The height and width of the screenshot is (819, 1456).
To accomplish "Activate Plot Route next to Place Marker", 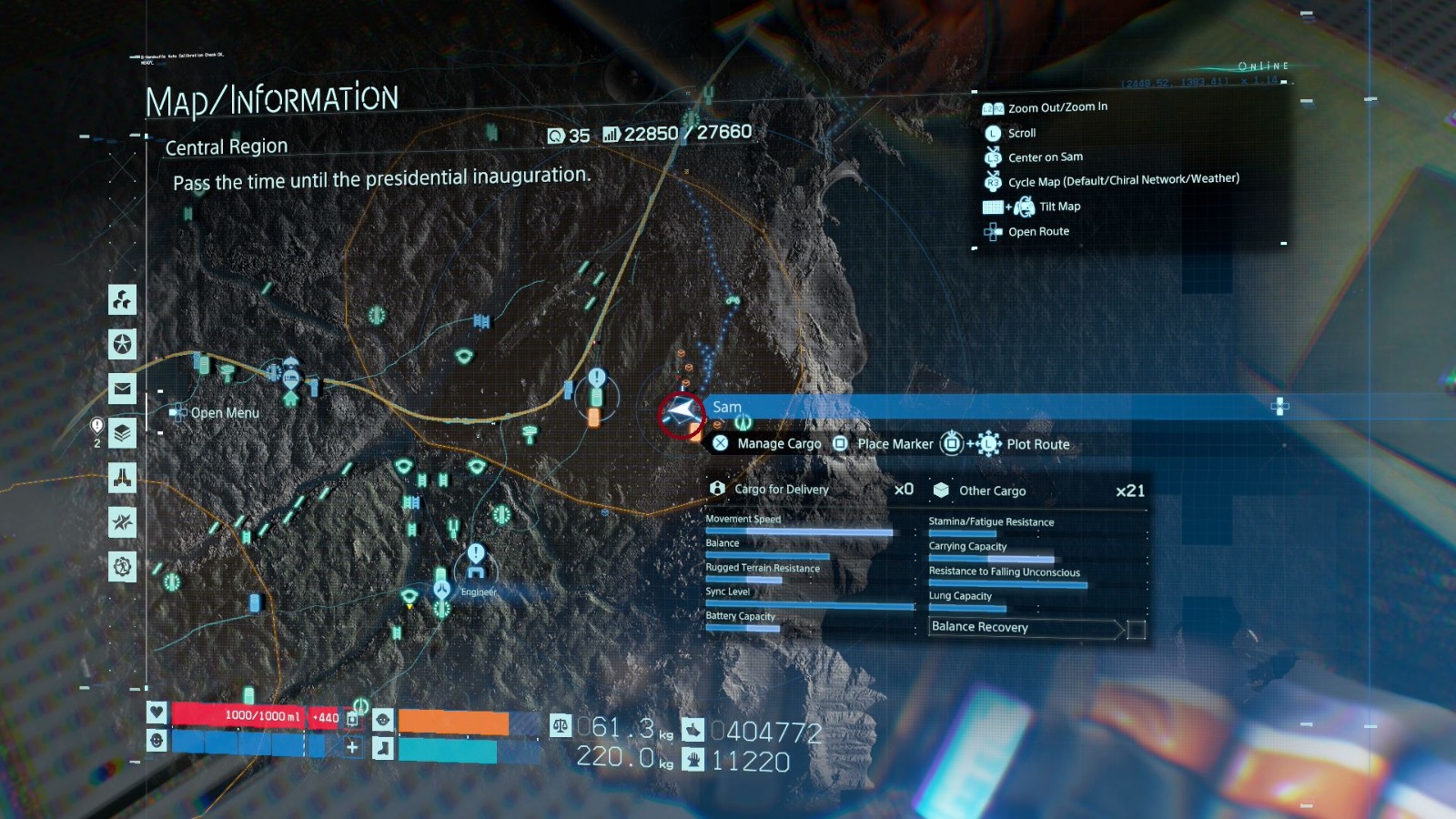I will click(1036, 444).
